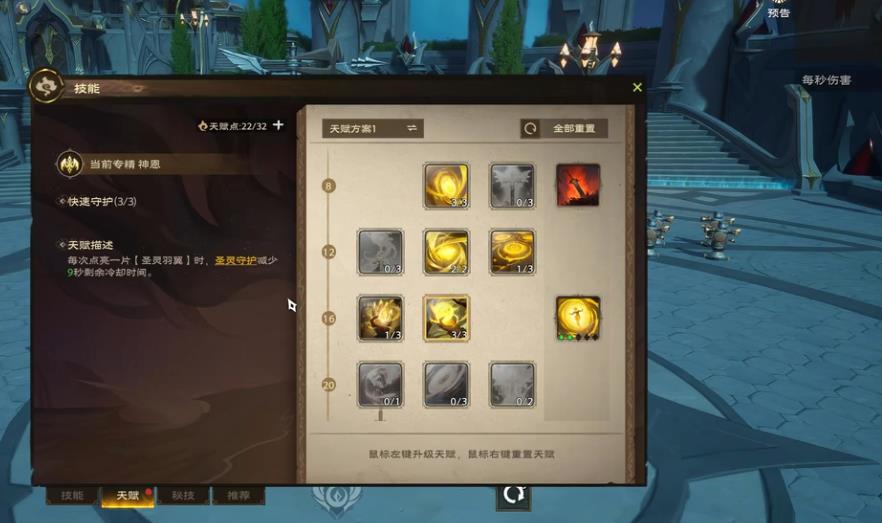
Task: Upgrade the 1/3 talent in row 12
Action: [512, 252]
